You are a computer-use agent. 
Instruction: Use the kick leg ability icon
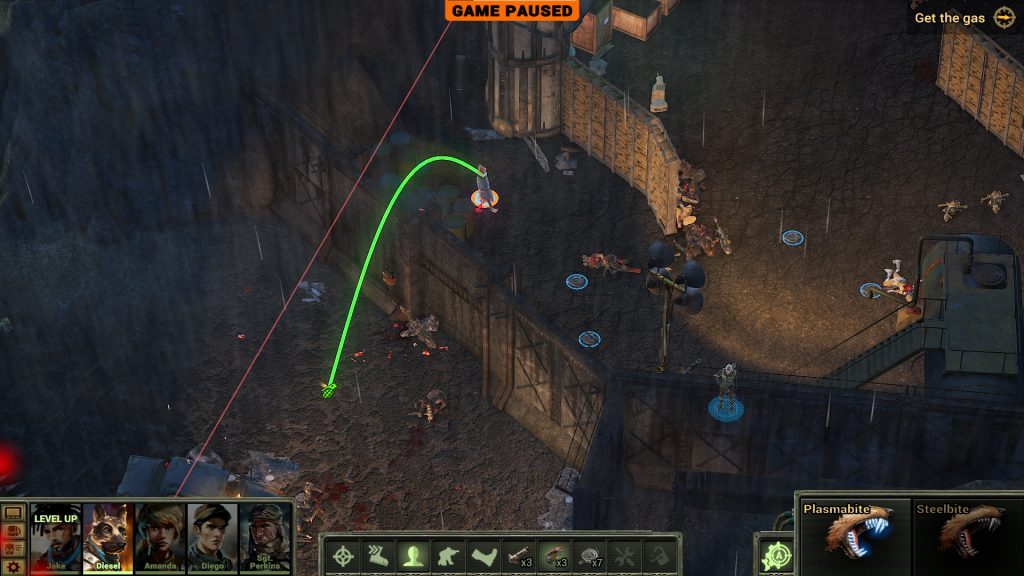click(x=483, y=555)
